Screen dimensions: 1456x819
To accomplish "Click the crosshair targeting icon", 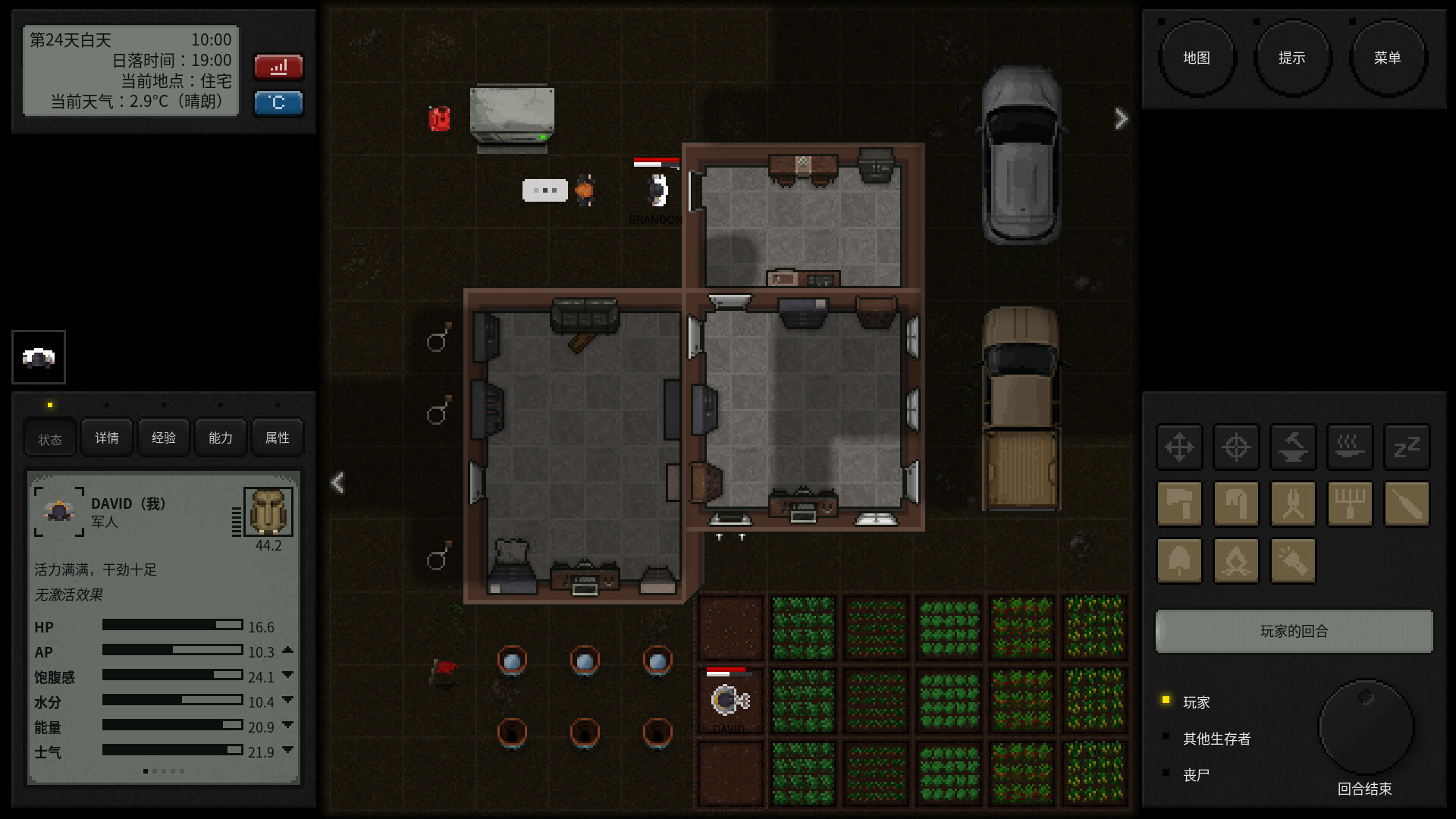I will pyautogui.click(x=1236, y=447).
